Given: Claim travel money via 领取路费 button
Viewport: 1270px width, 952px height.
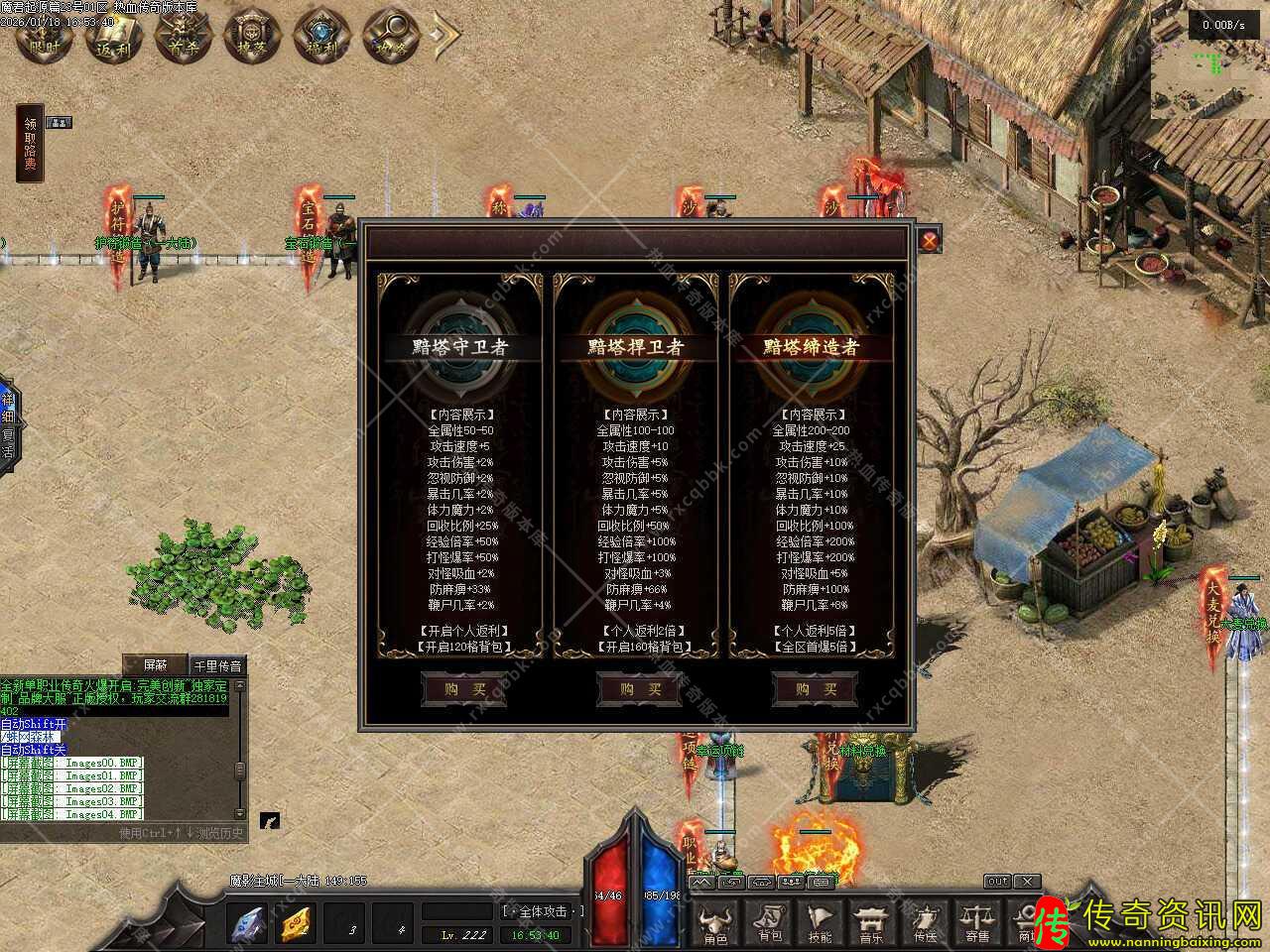Looking at the screenshot, I should (30, 145).
